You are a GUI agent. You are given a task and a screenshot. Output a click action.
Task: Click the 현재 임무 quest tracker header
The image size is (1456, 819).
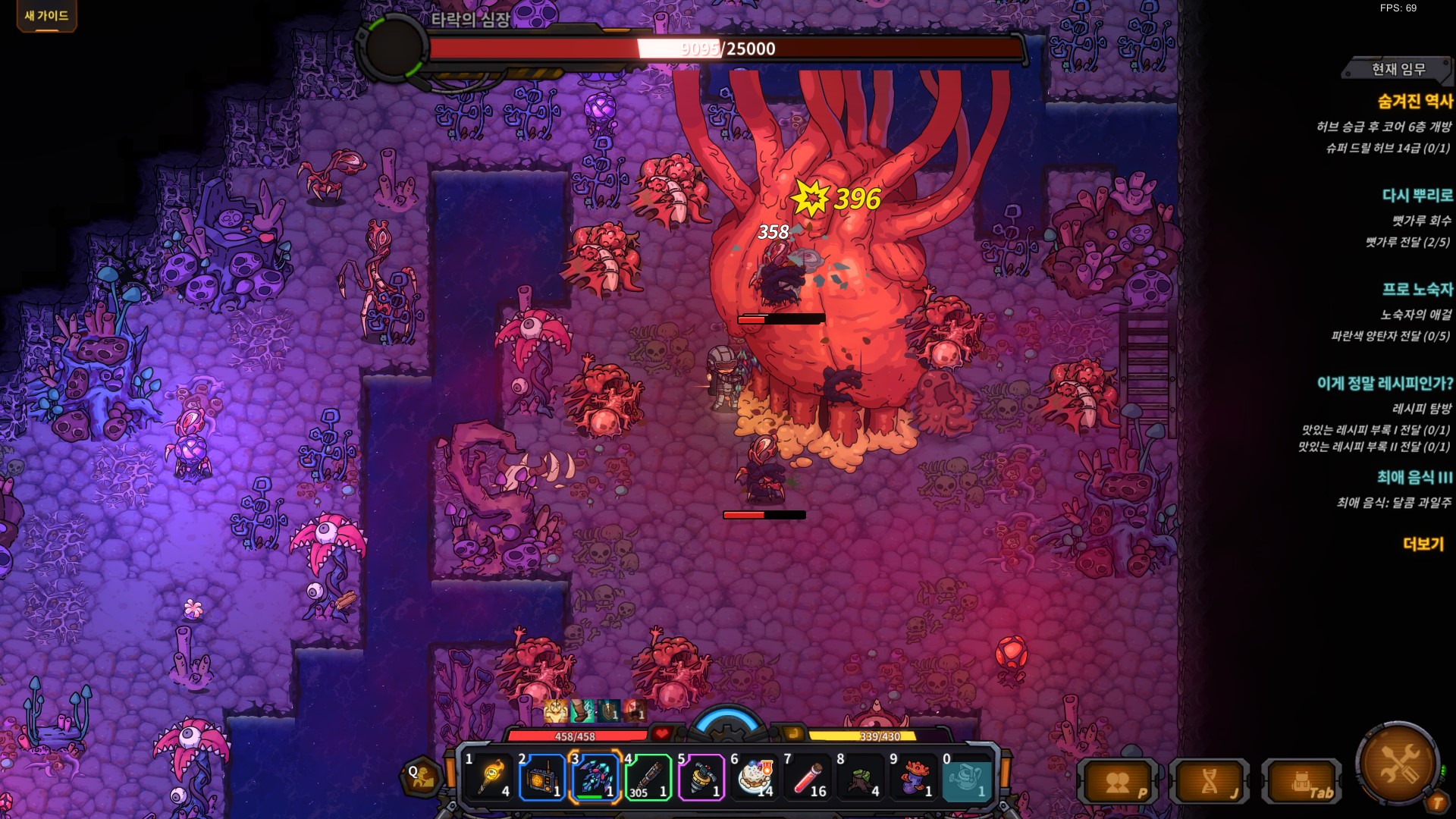1398,69
